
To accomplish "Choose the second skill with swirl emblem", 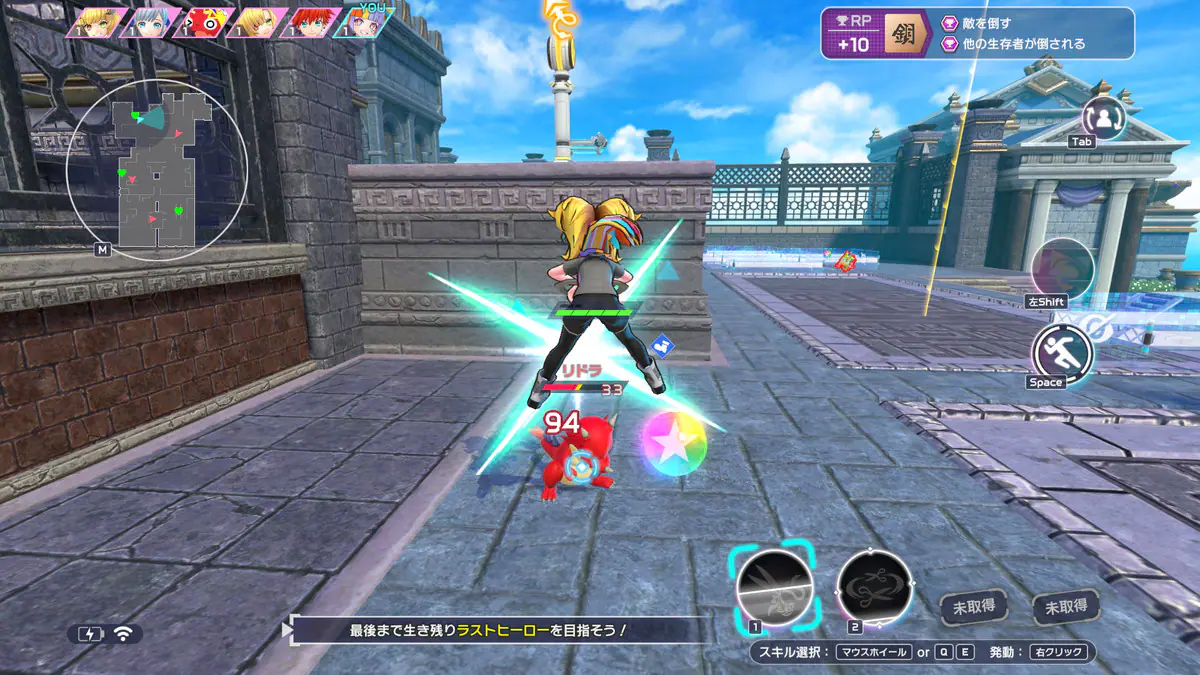I will pos(875,587).
